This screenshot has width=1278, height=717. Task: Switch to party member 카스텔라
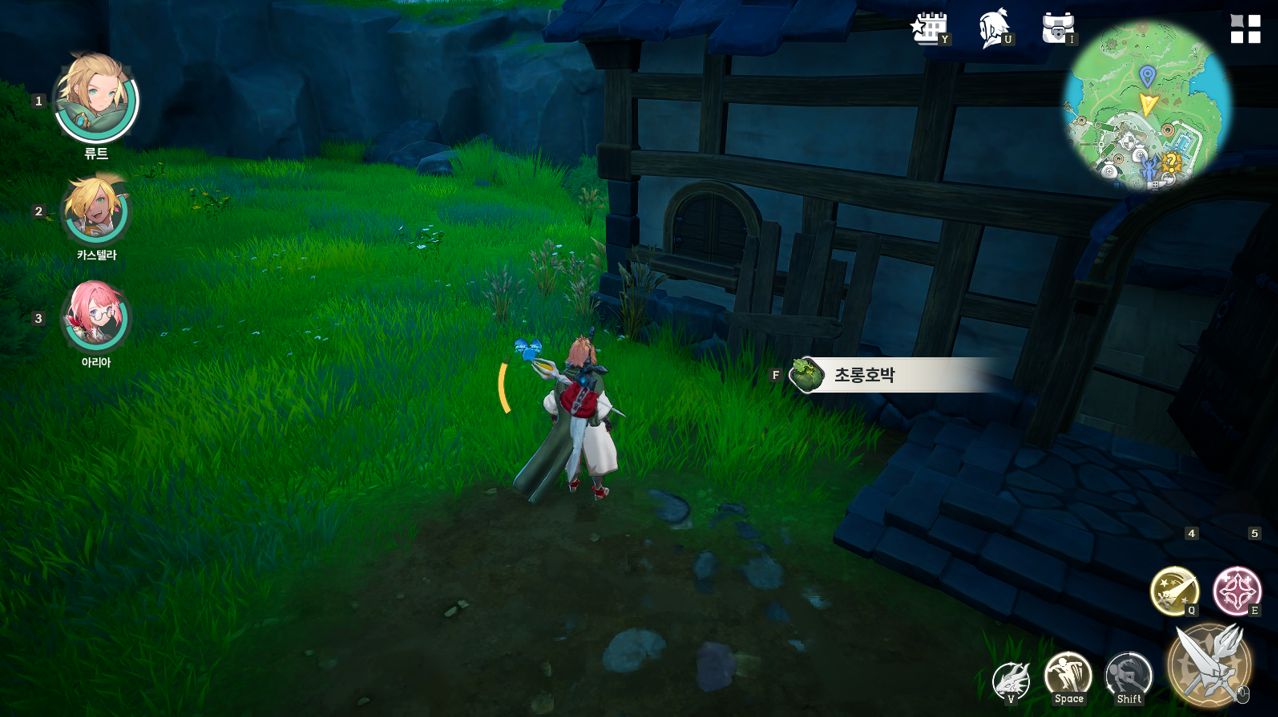click(96, 211)
